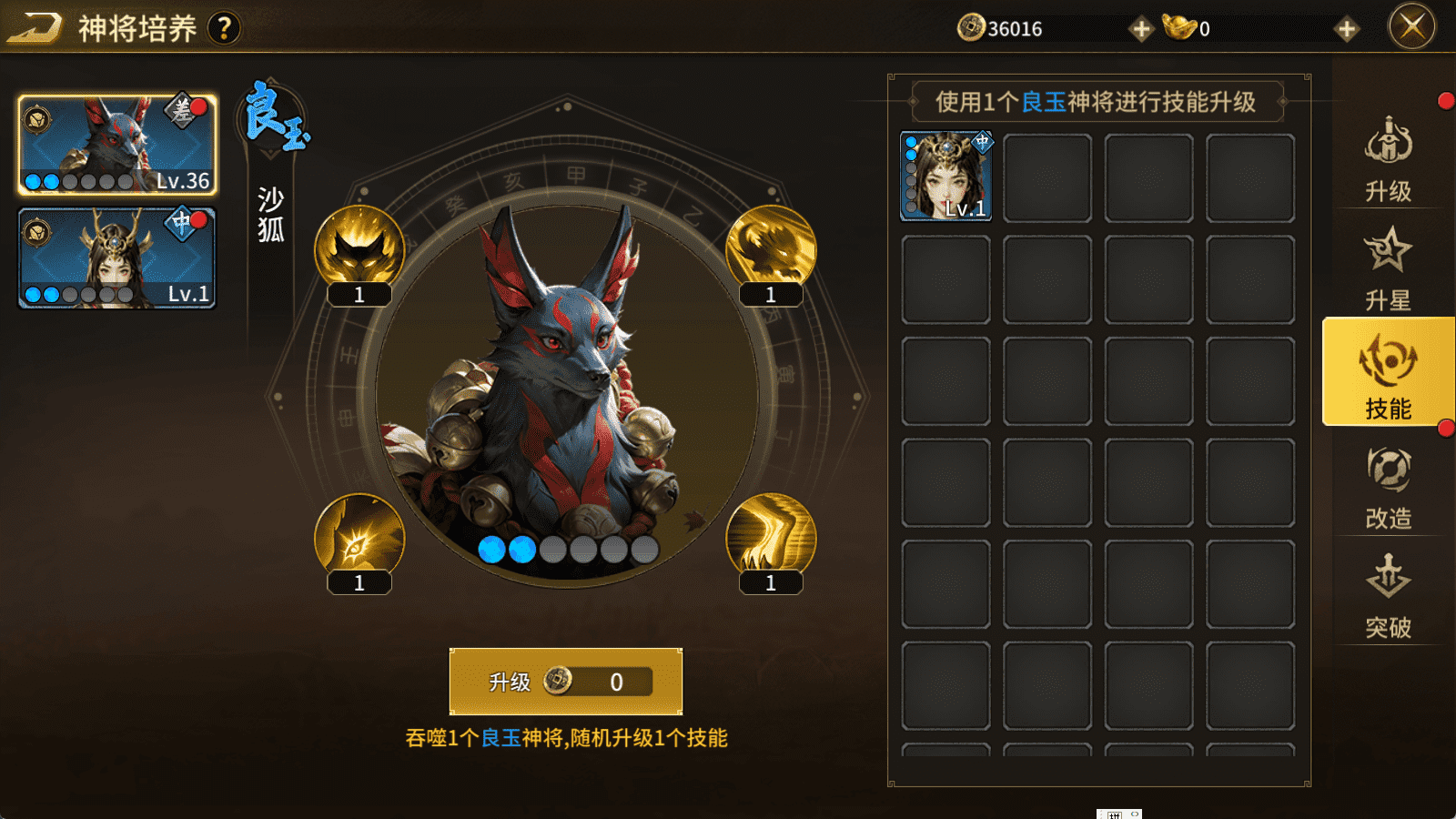Click the 升级 upgrade button
The width and height of the screenshot is (1456, 819).
pyautogui.click(x=565, y=682)
